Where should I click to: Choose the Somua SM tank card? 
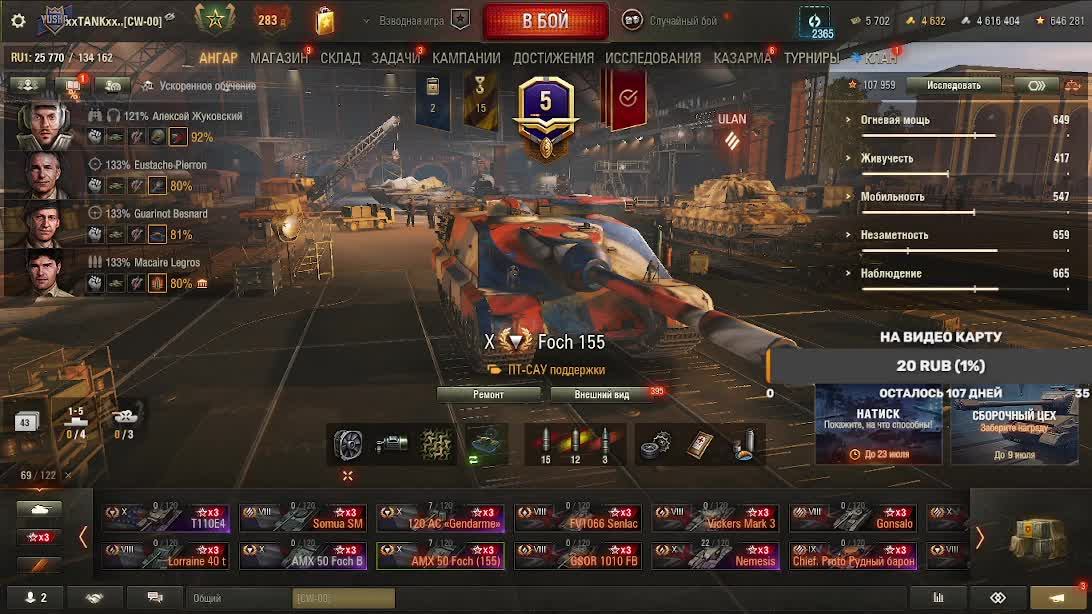tap(303, 517)
